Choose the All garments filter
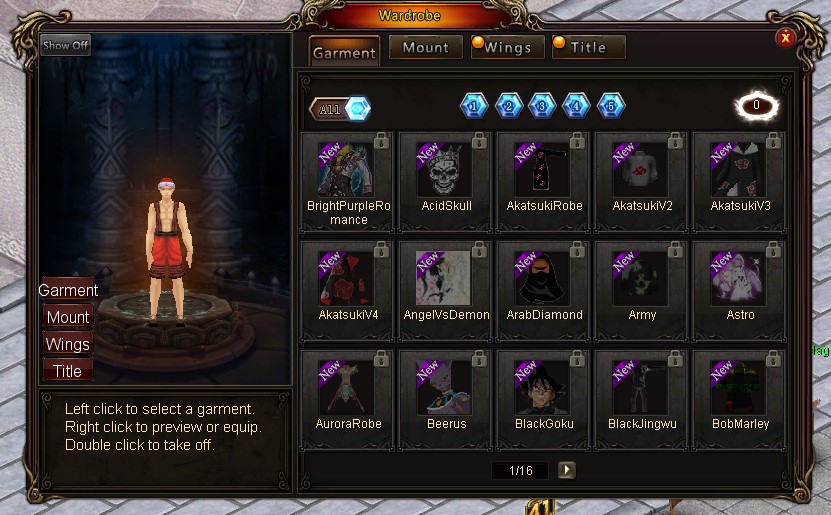831x515 pixels. point(340,109)
